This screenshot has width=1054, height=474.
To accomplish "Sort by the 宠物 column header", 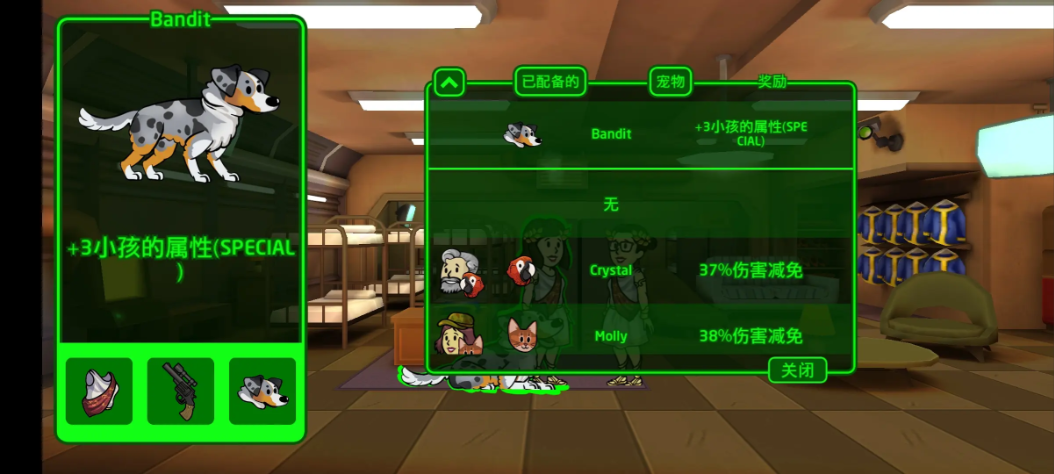I will pyautogui.click(x=670, y=82).
